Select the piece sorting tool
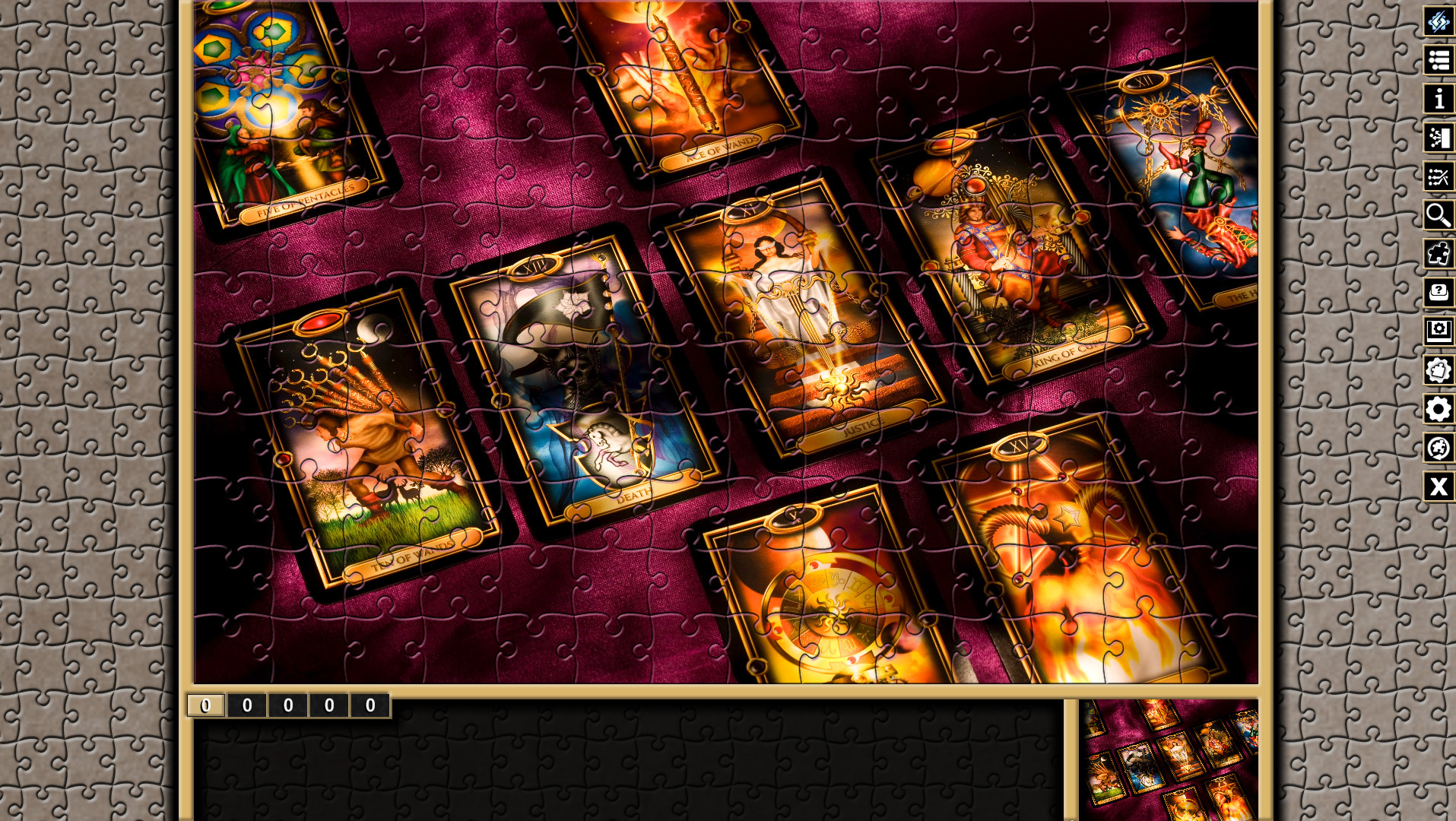Image resolution: width=1456 pixels, height=821 pixels. [1438, 139]
